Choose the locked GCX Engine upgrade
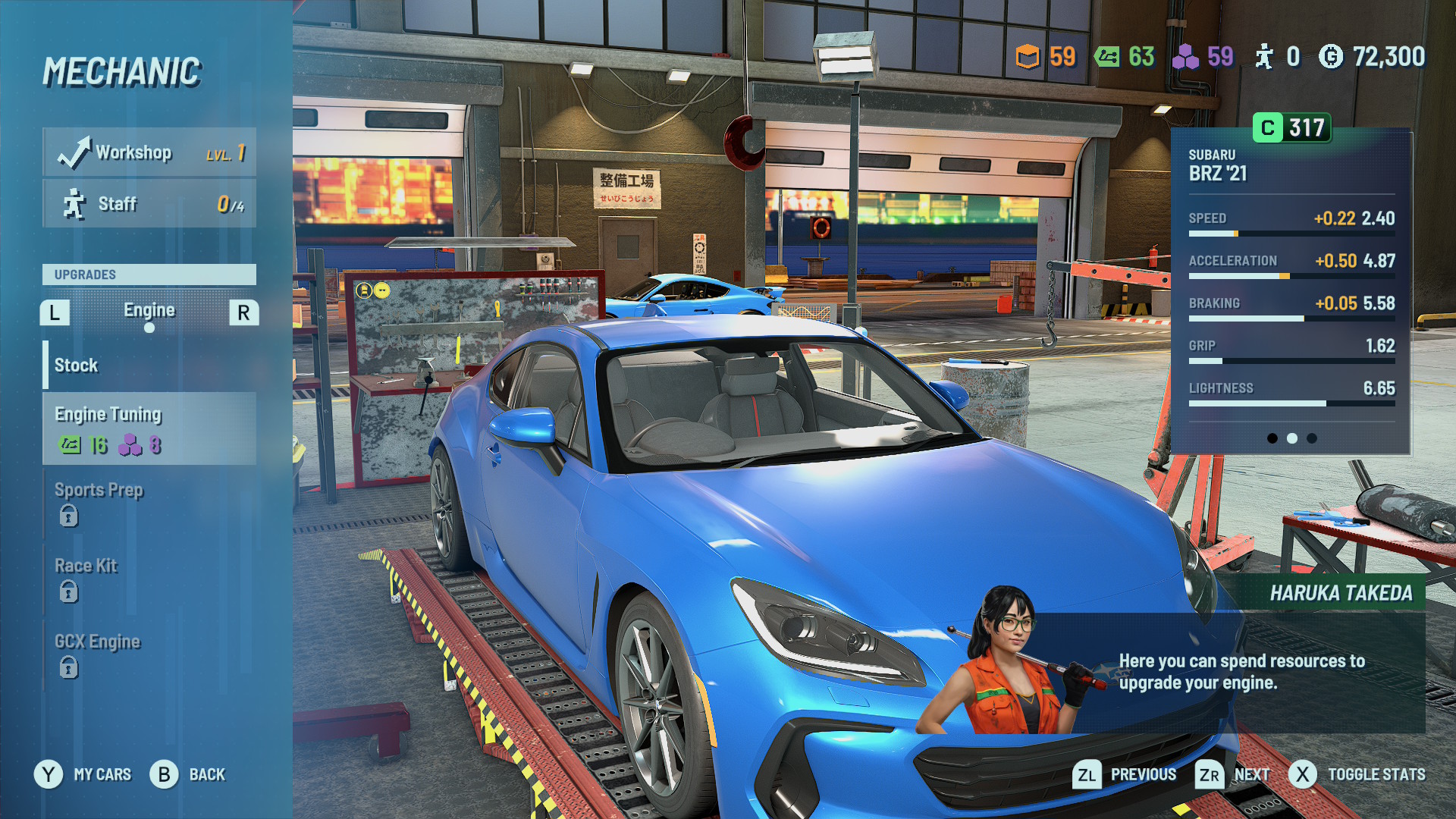The image size is (1456, 819). pyautogui.click(x=149, y=654)
